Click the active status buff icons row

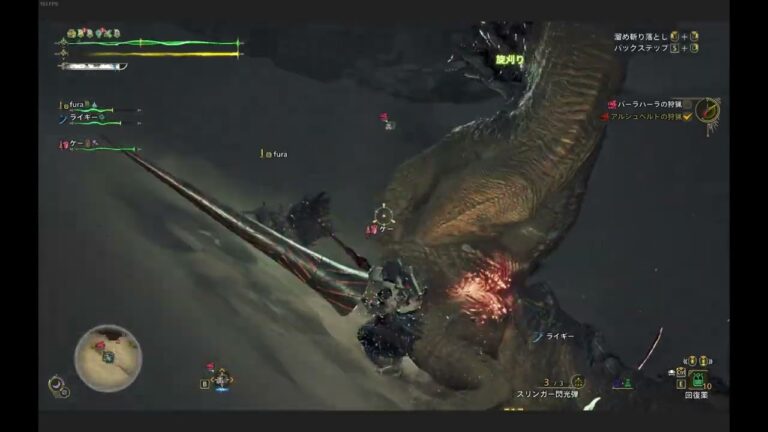(x=92, y=33)
